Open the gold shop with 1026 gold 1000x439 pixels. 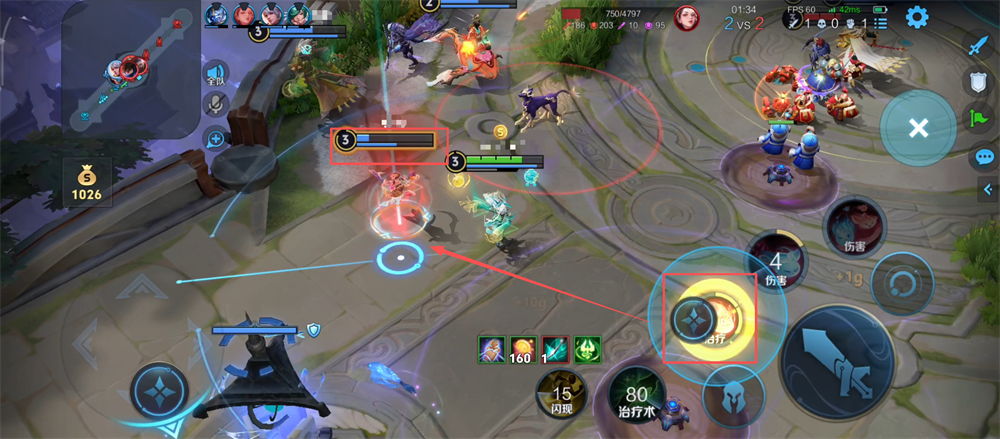click(86, 181)
